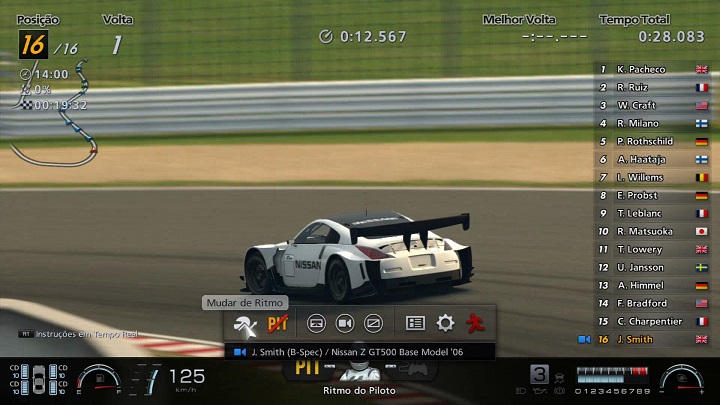Exit race via the red running man icon
Image resolution: width=720 pixels, height=405 pixels.
(475, 324)
